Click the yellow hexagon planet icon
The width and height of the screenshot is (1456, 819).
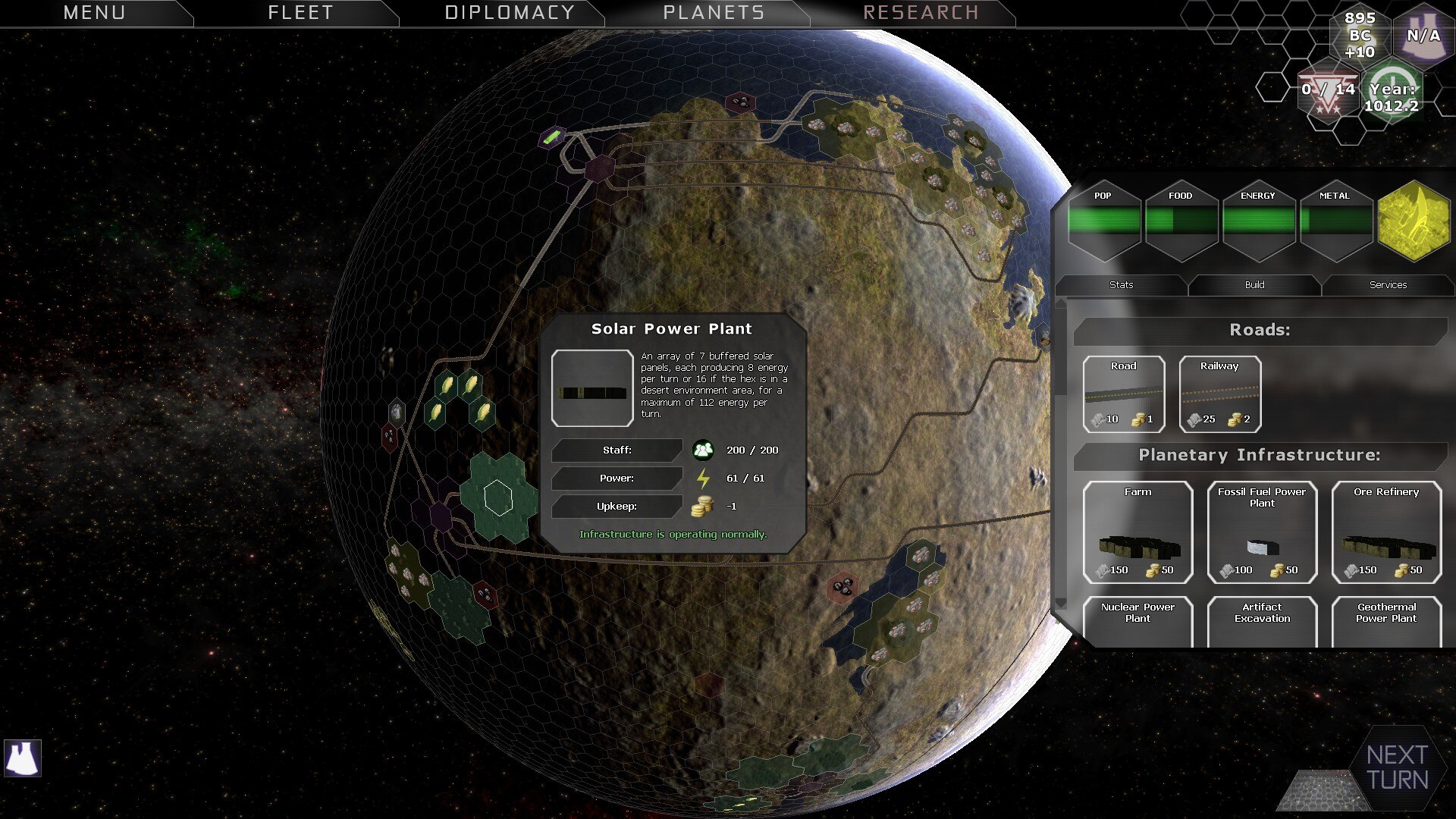1414,221
